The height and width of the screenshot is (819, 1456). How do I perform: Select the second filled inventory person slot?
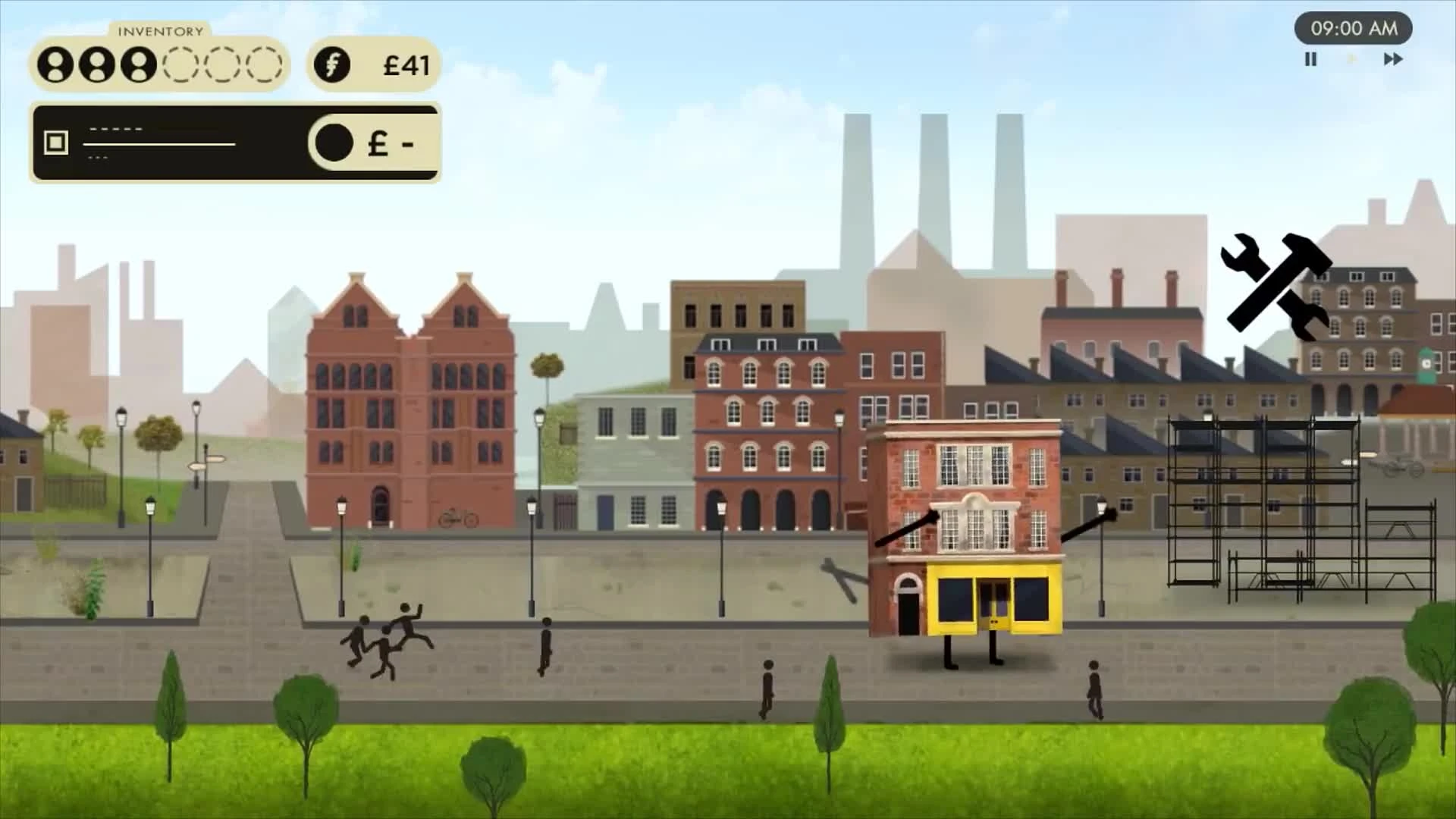98,64
